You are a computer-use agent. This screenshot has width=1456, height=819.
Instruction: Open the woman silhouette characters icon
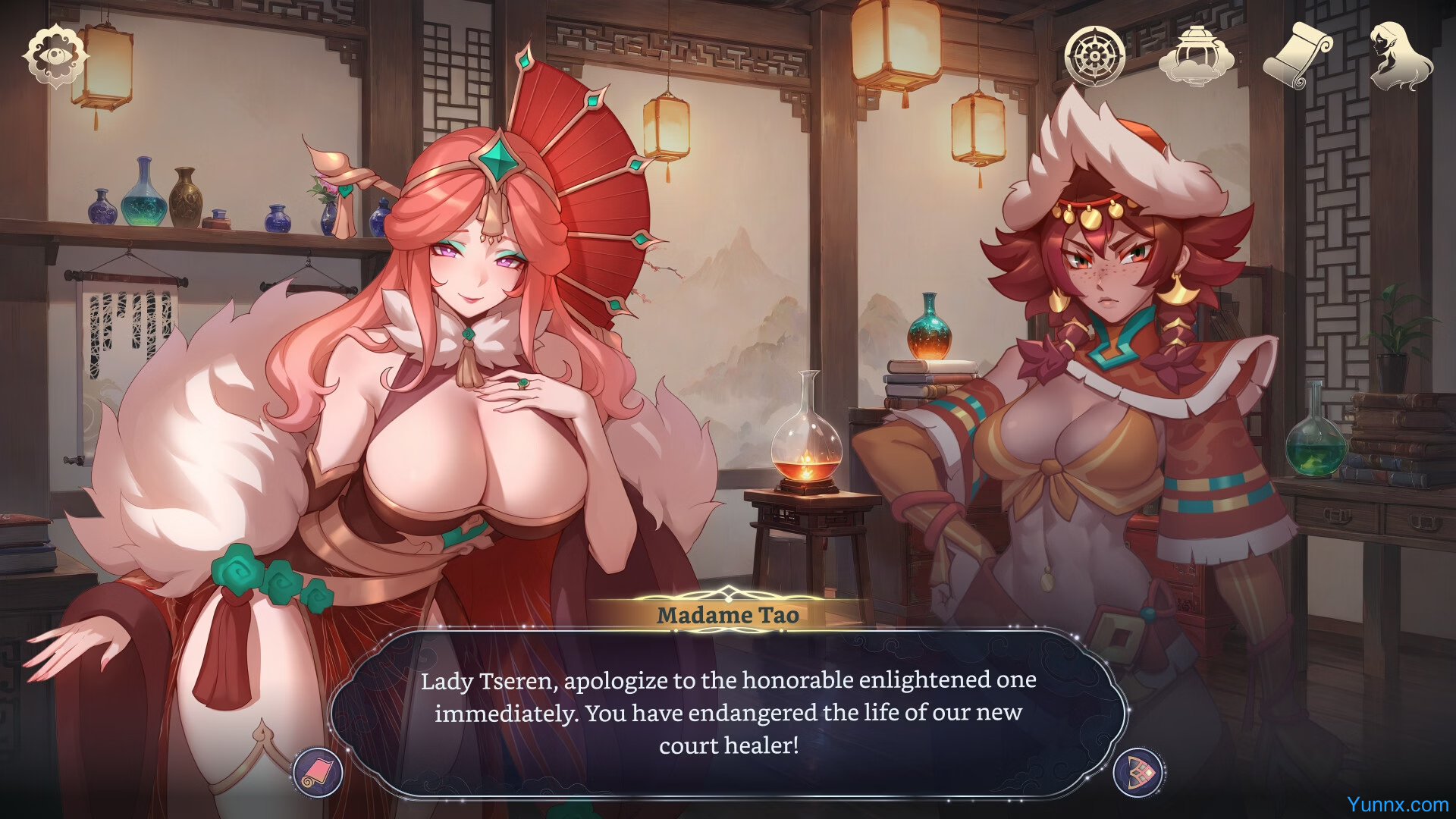[x=1400, y=55]
